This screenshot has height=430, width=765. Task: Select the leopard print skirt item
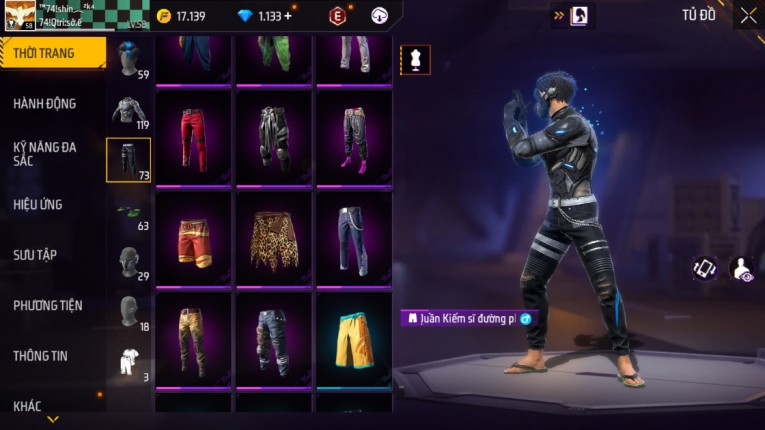(274, 238)
